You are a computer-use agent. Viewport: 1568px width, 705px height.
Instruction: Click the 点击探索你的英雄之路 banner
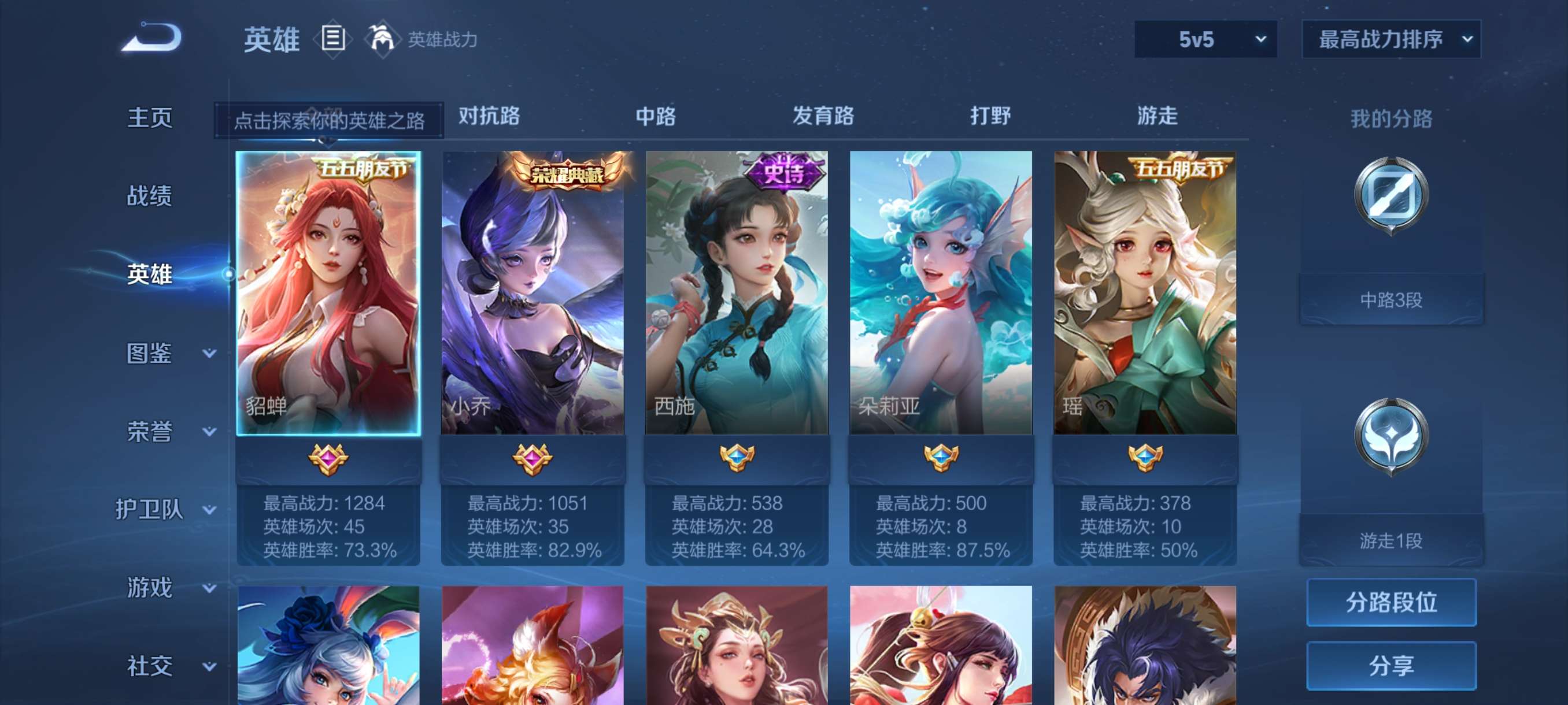coord(332,120)
